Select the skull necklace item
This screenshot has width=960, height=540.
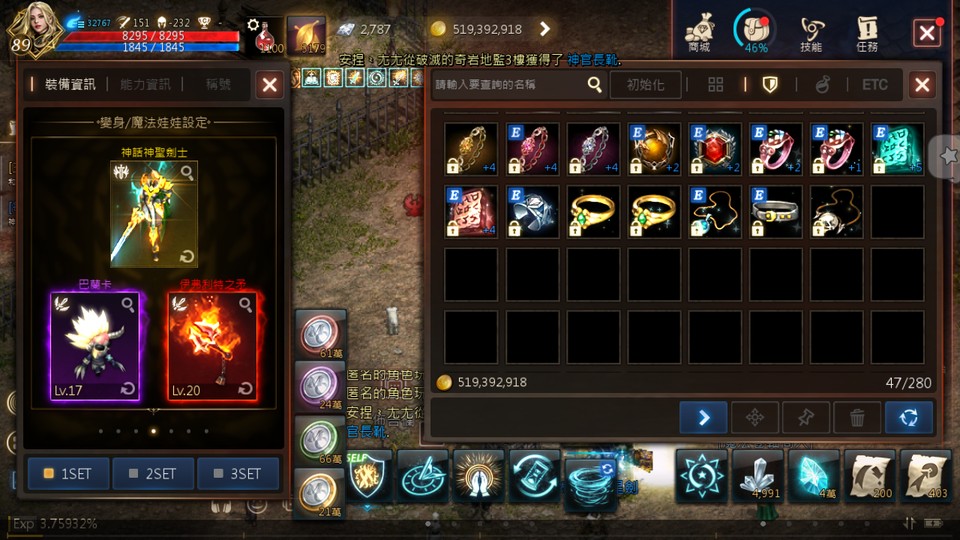coord(837,211)
